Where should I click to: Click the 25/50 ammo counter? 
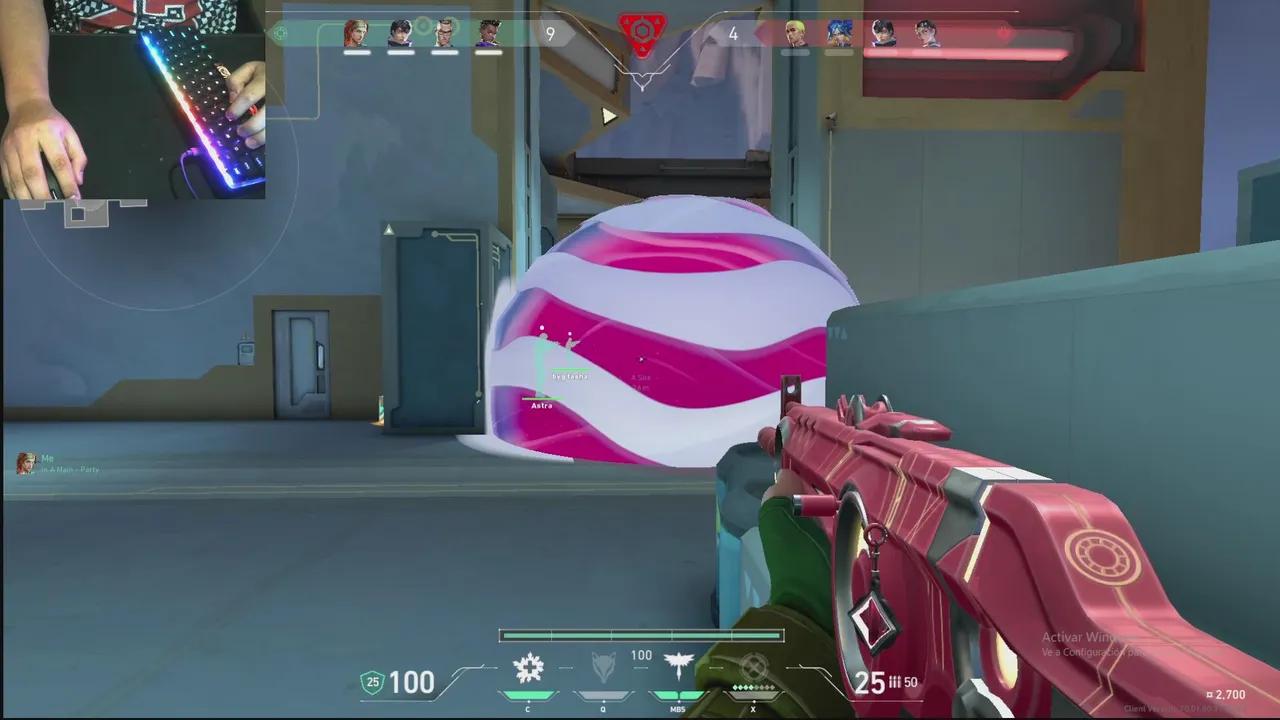(883, 682)
